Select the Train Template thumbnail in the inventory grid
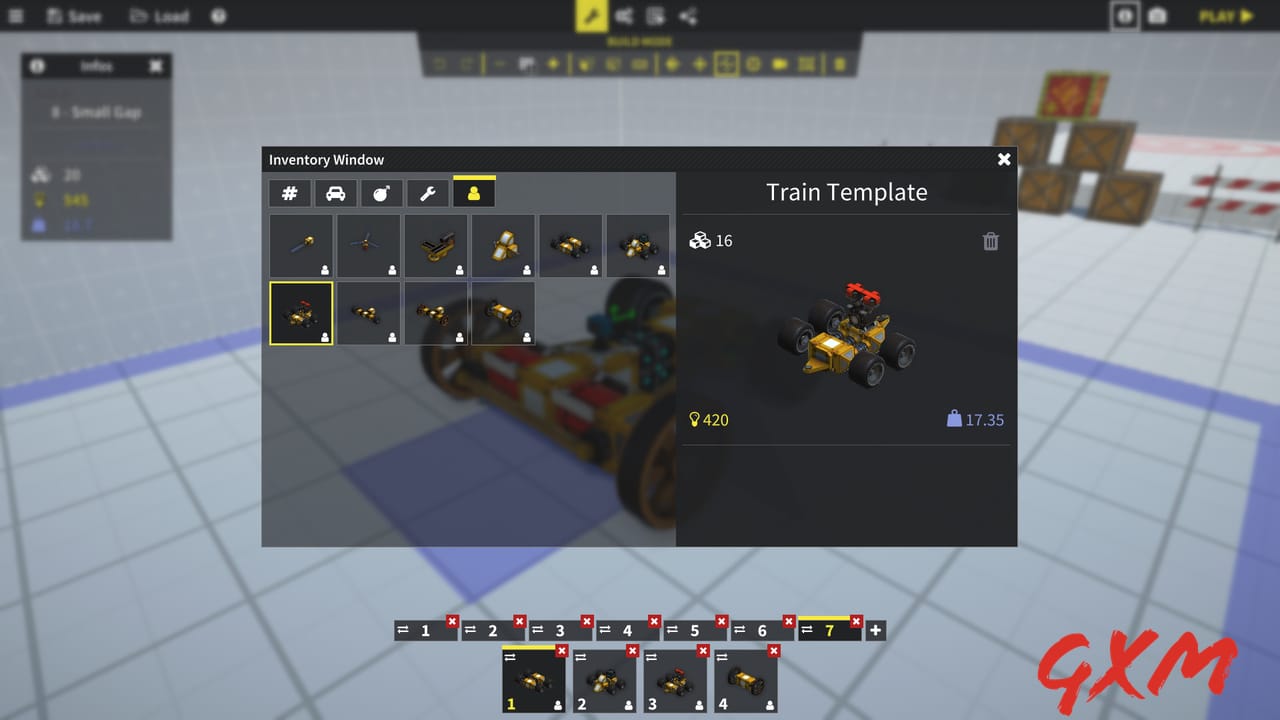 click(301, 313)
